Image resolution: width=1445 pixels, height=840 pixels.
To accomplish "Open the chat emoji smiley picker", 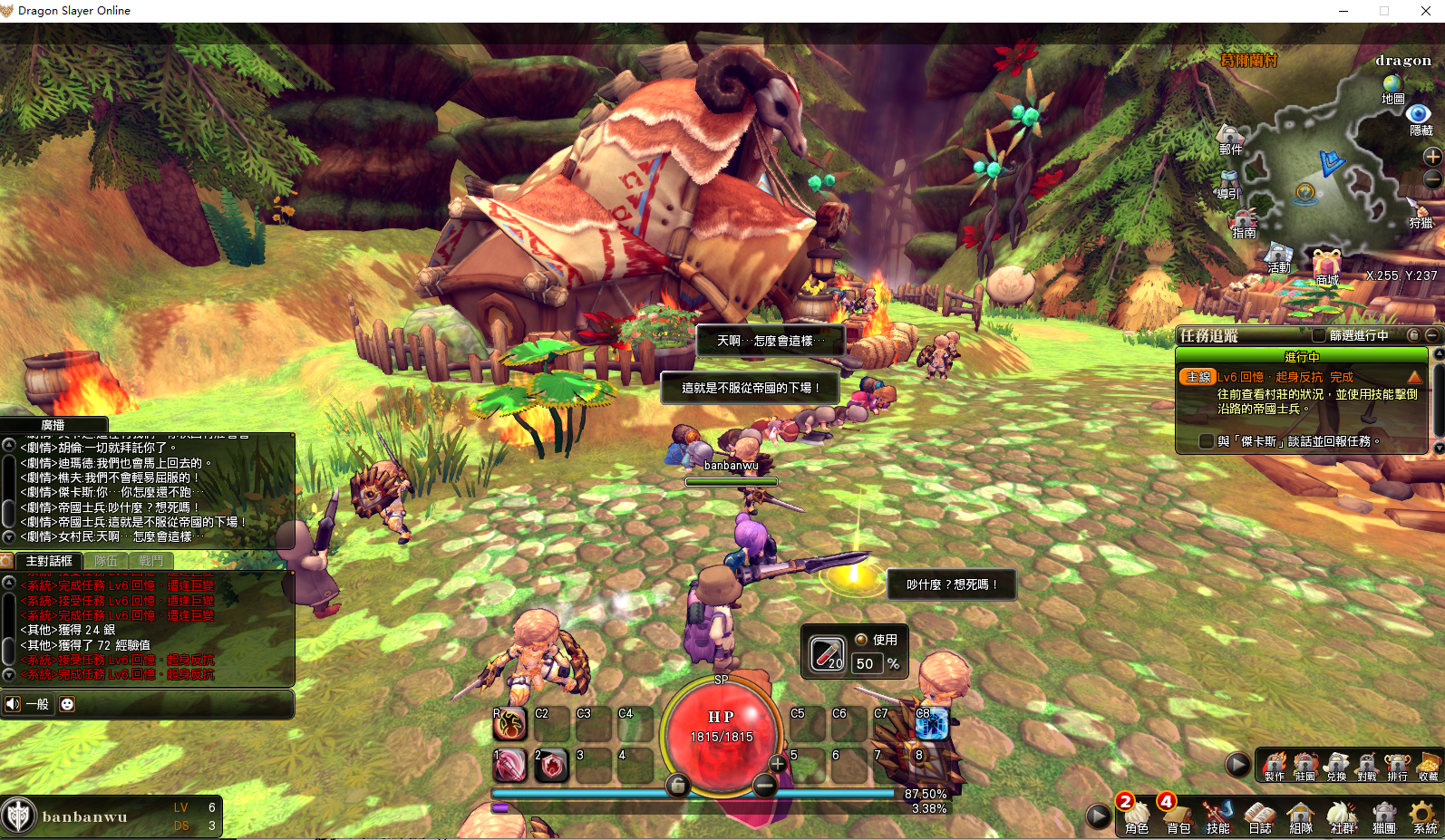I will (x=67, y=704).
